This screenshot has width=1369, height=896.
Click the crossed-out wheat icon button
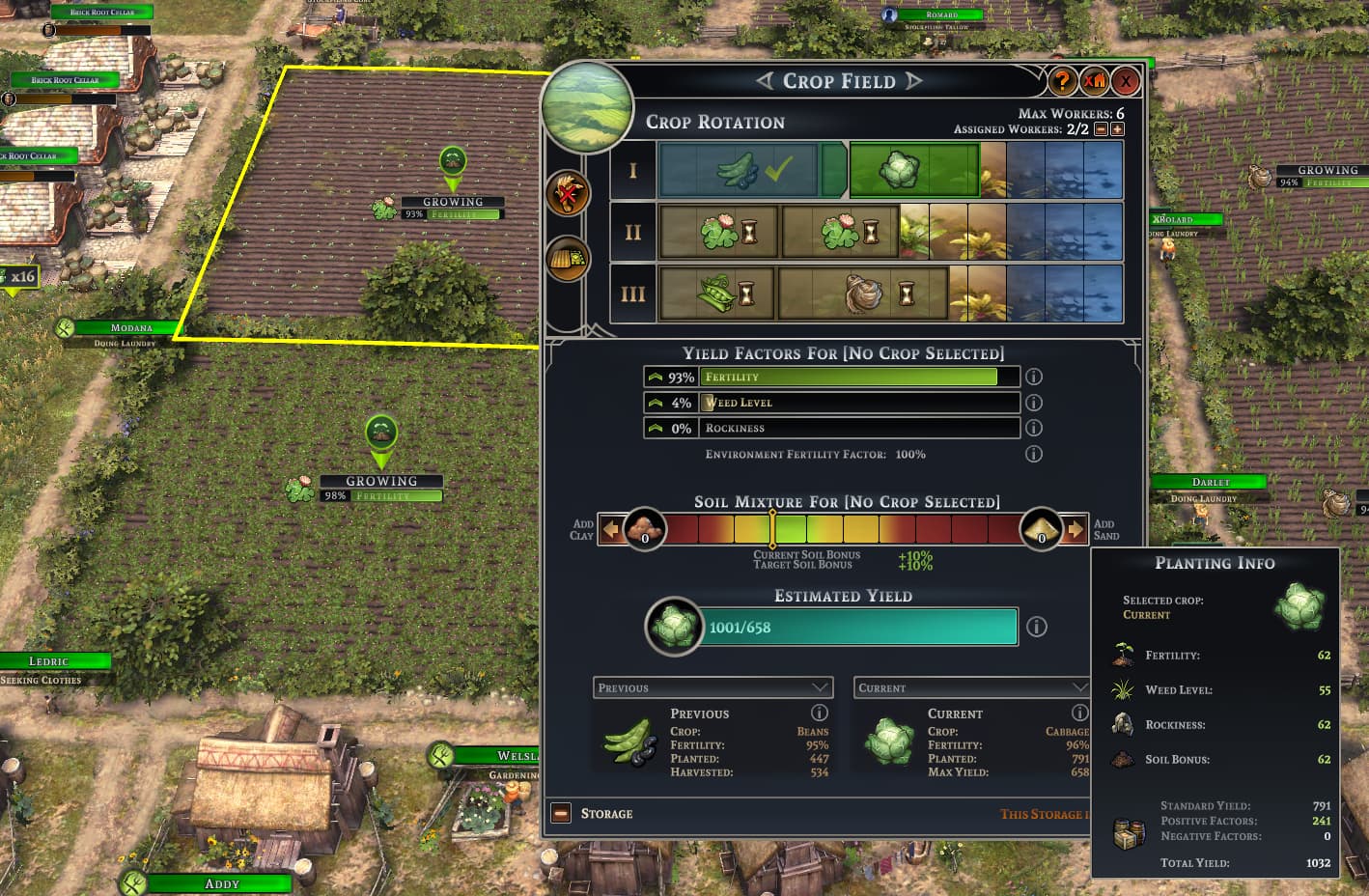pos(568,194)
